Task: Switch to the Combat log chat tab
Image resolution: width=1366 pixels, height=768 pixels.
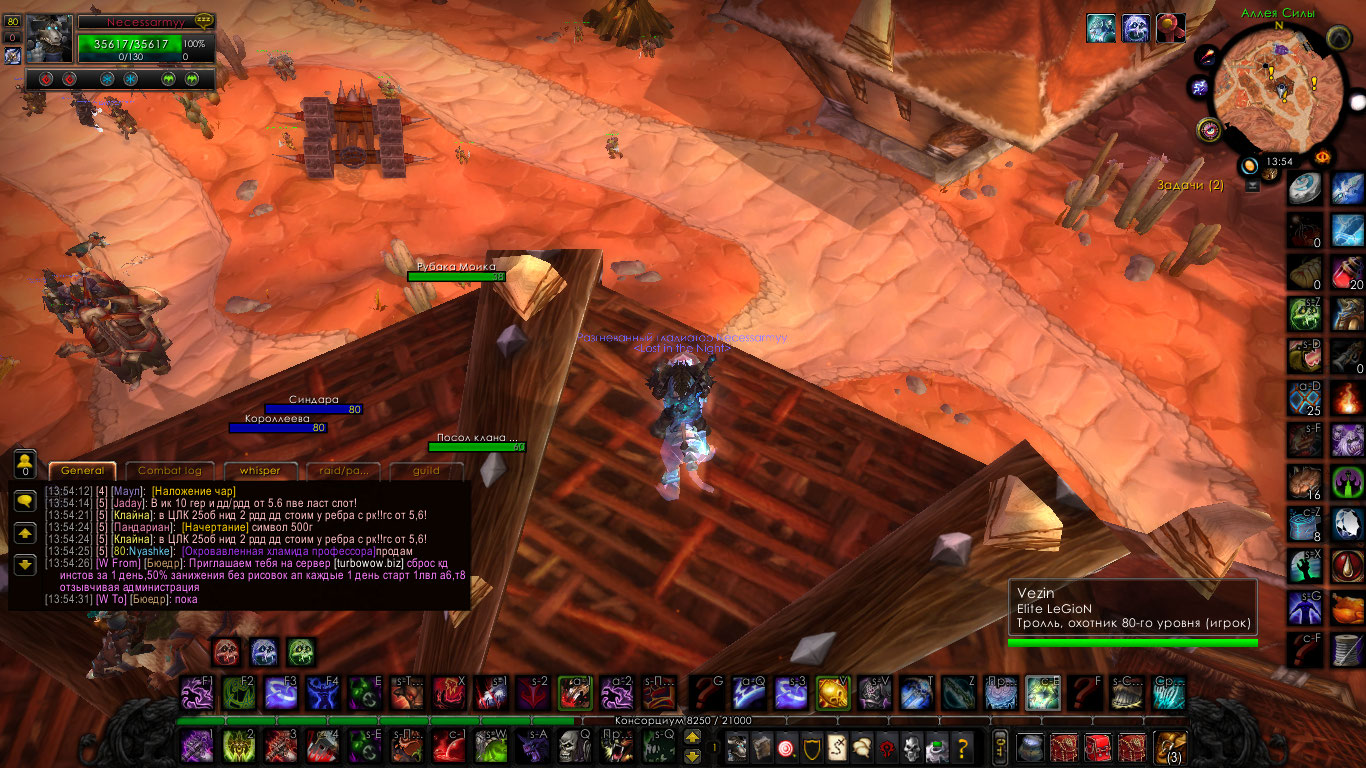Action: click(169, 471)
